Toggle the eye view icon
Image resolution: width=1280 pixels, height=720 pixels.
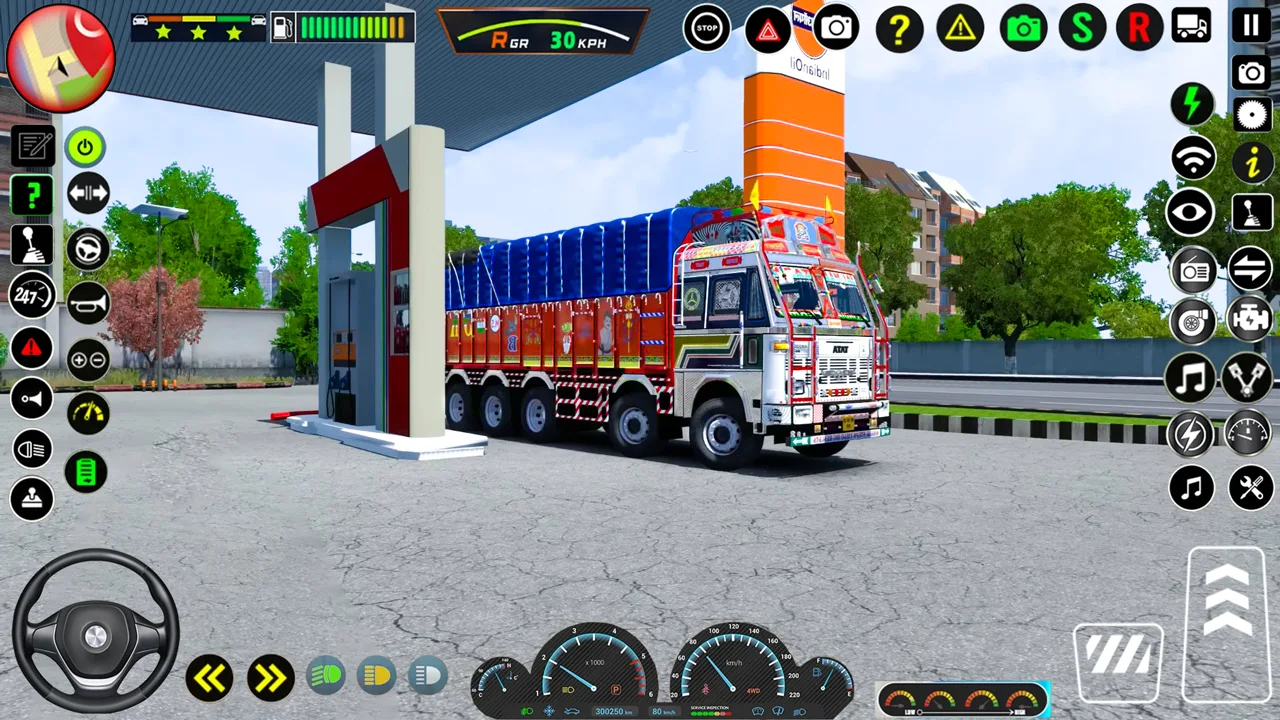click(1191, 213)
